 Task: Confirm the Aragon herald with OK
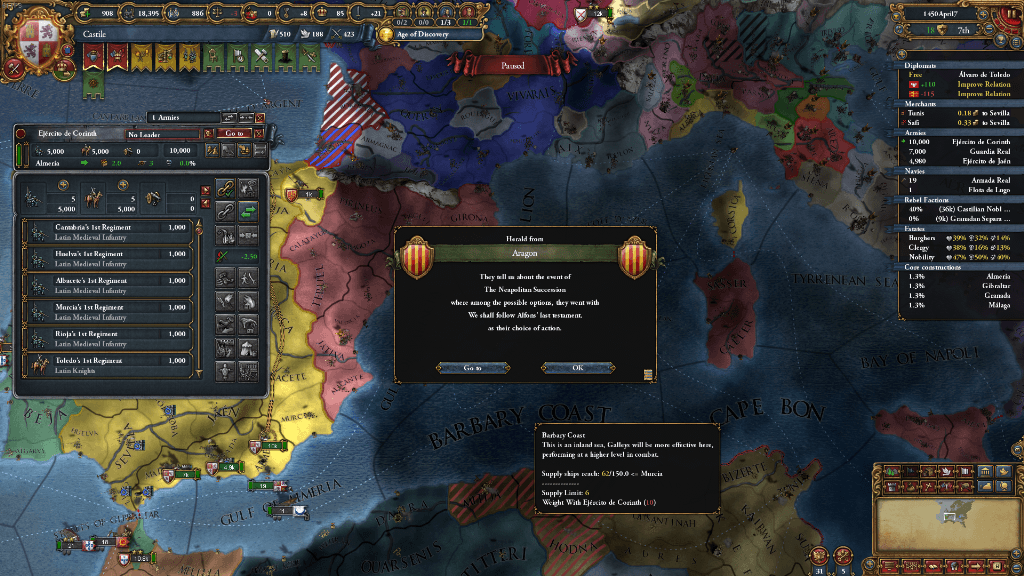577,367
